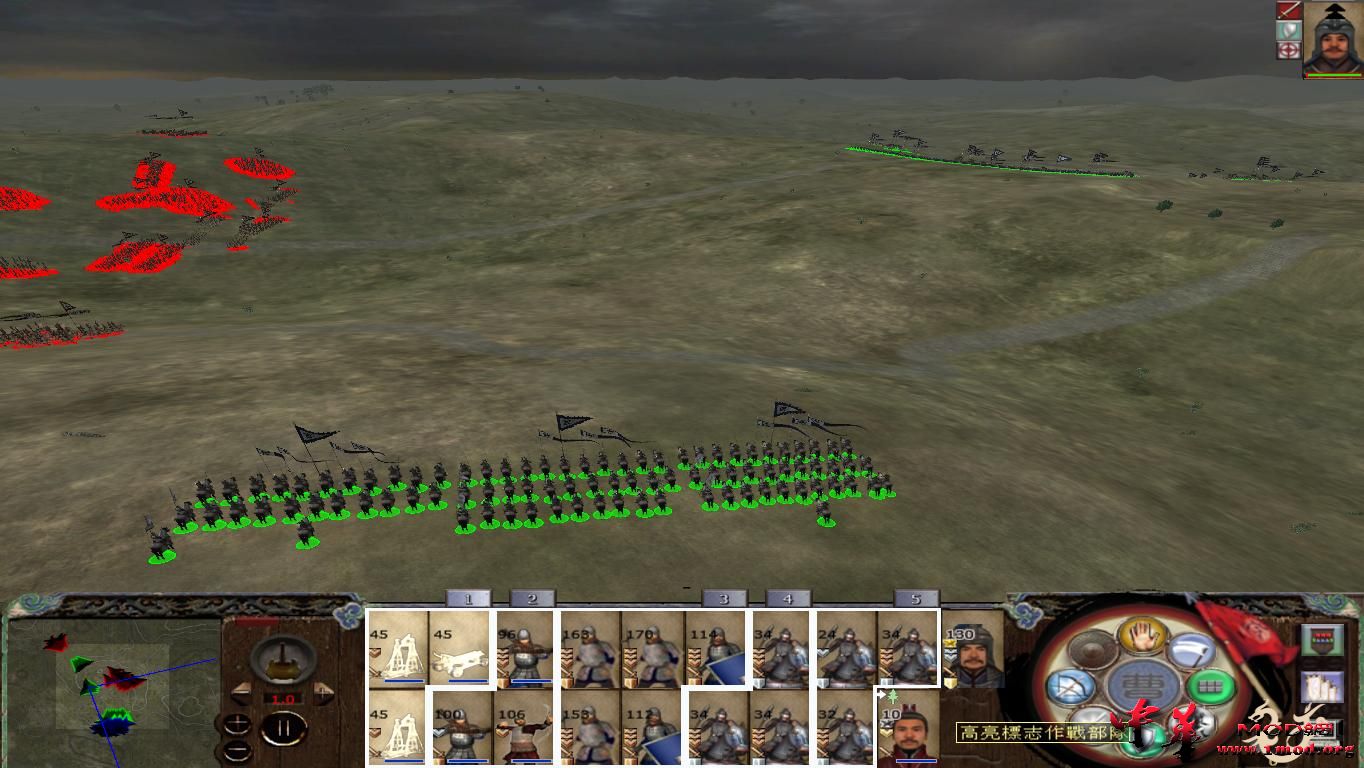Viewport: 1364px width, 768px height.
Task: Switch to unit group tab 5
Action: (913, 598)
